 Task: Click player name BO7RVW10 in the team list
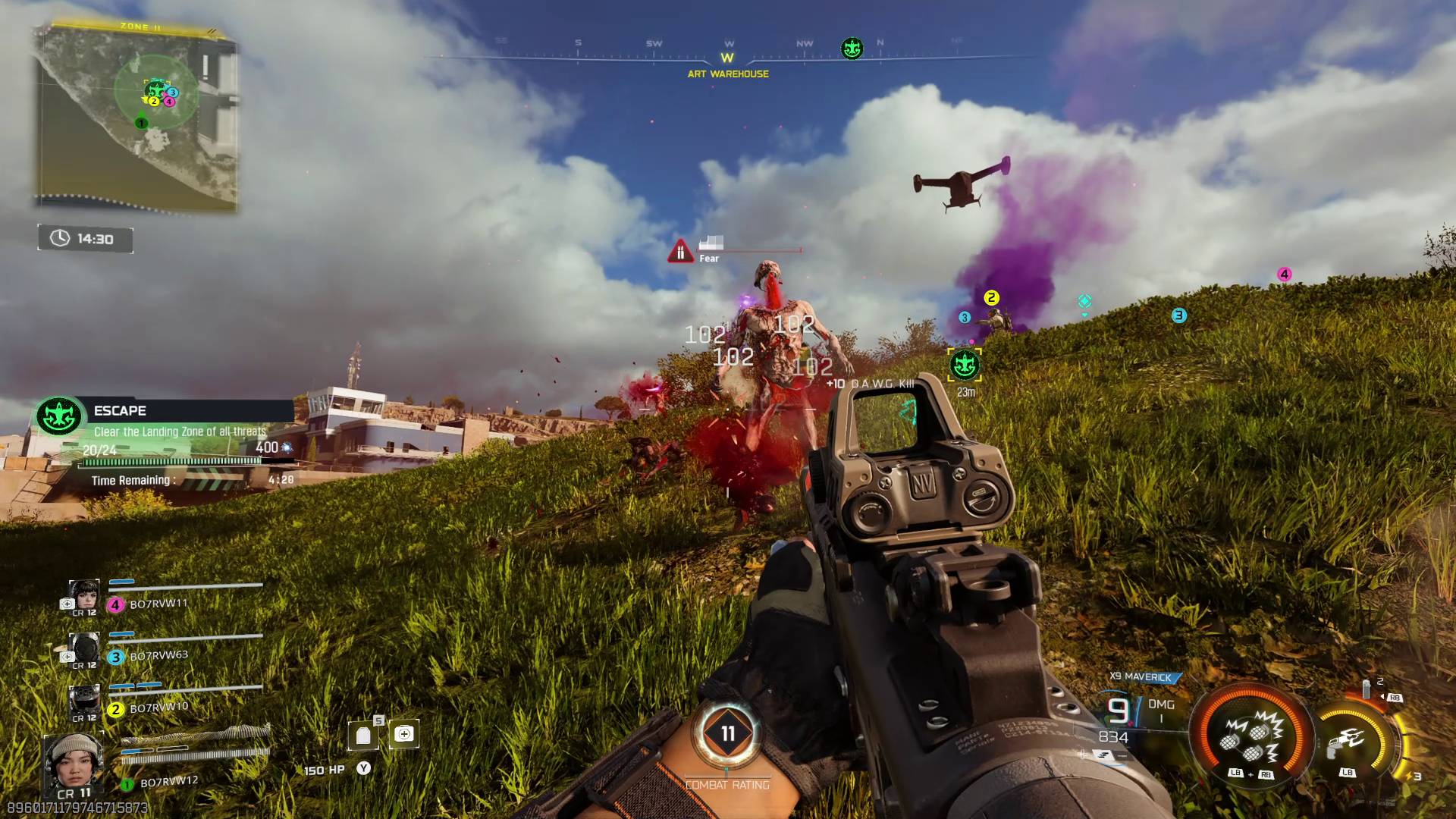coord(159,709)
